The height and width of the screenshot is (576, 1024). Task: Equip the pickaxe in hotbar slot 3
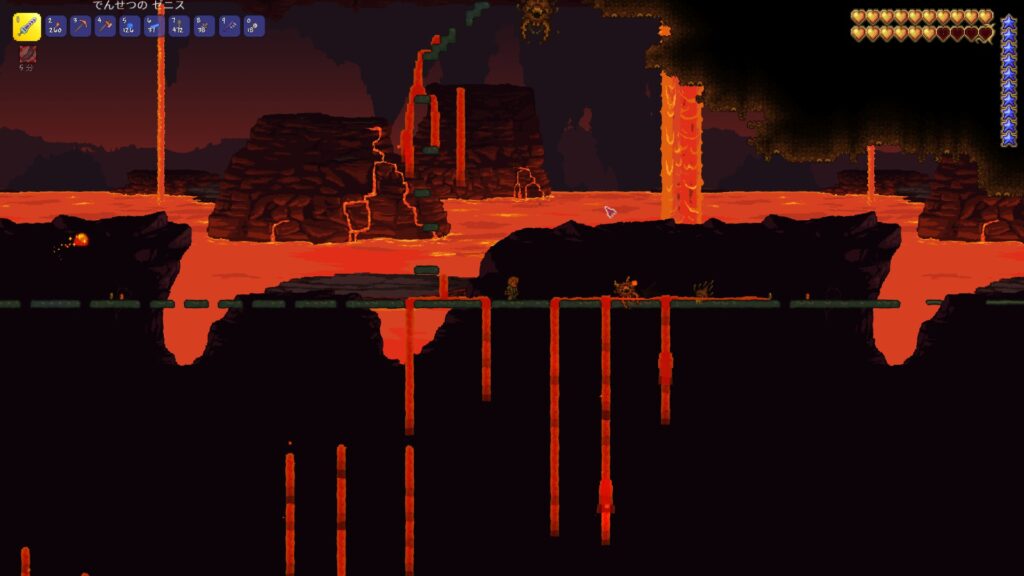coord(81,26)
